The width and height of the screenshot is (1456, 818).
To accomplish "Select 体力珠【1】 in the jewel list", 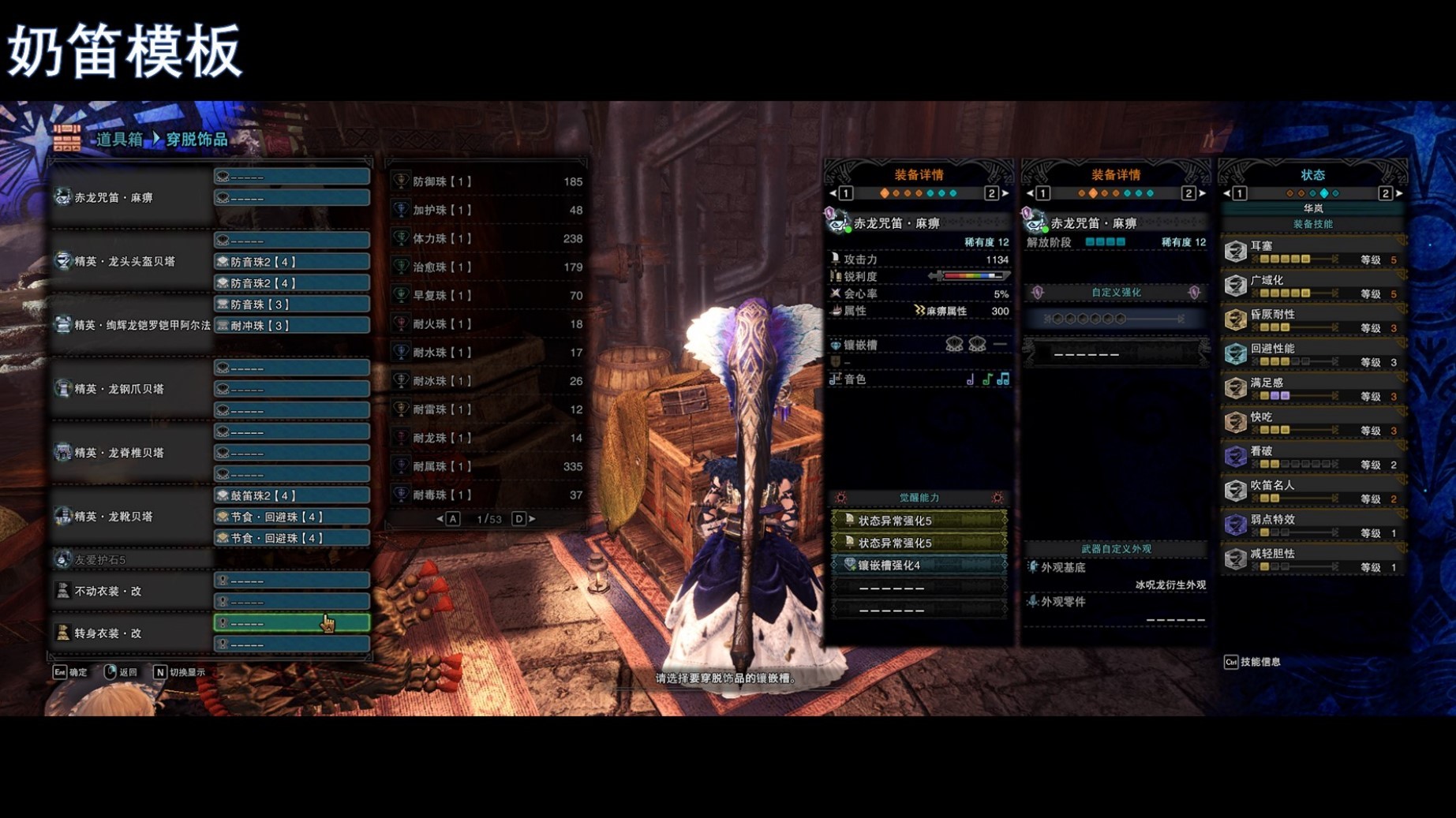I will point(487,238).
